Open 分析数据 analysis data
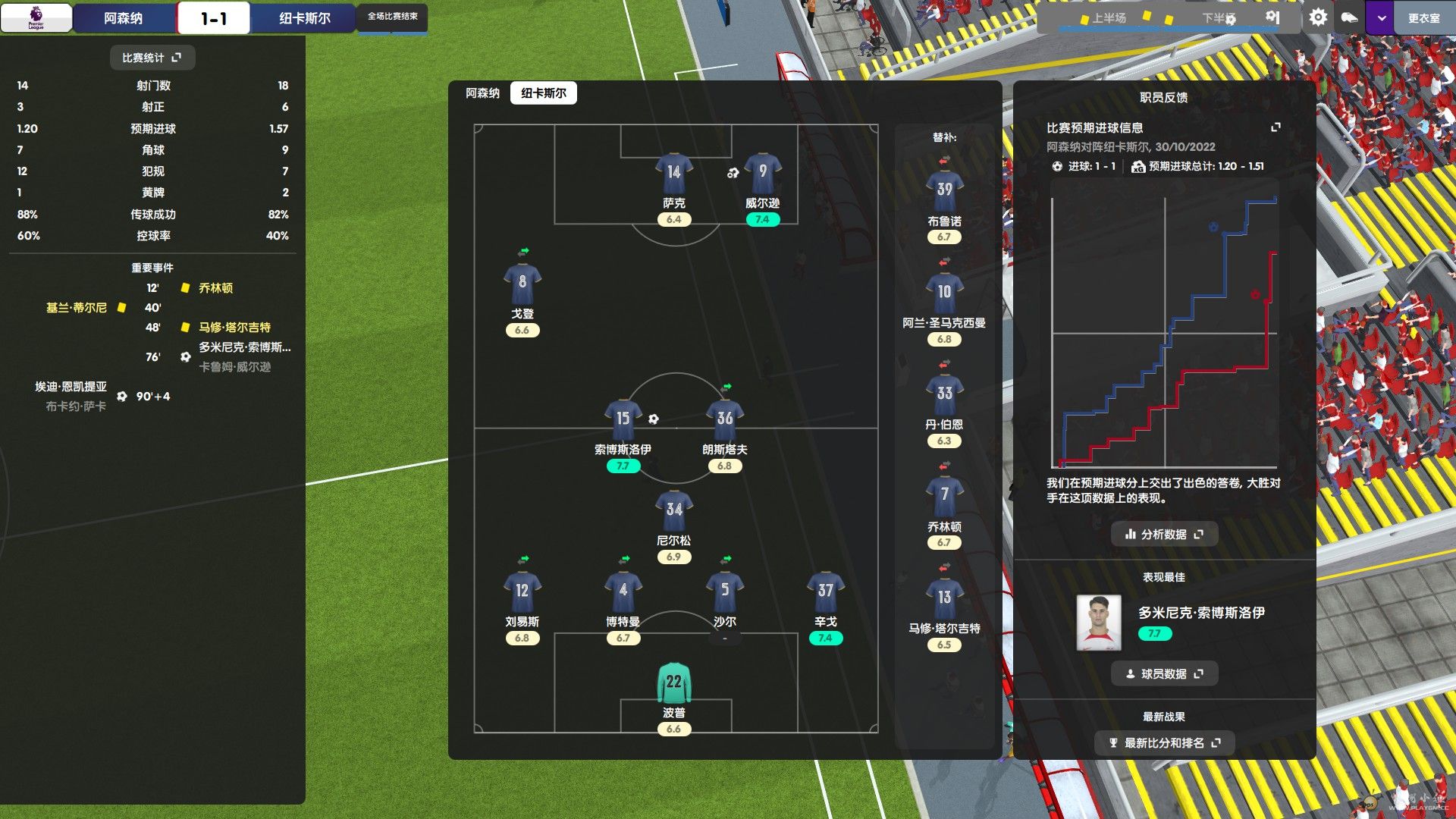 (x=1164, y=534)
